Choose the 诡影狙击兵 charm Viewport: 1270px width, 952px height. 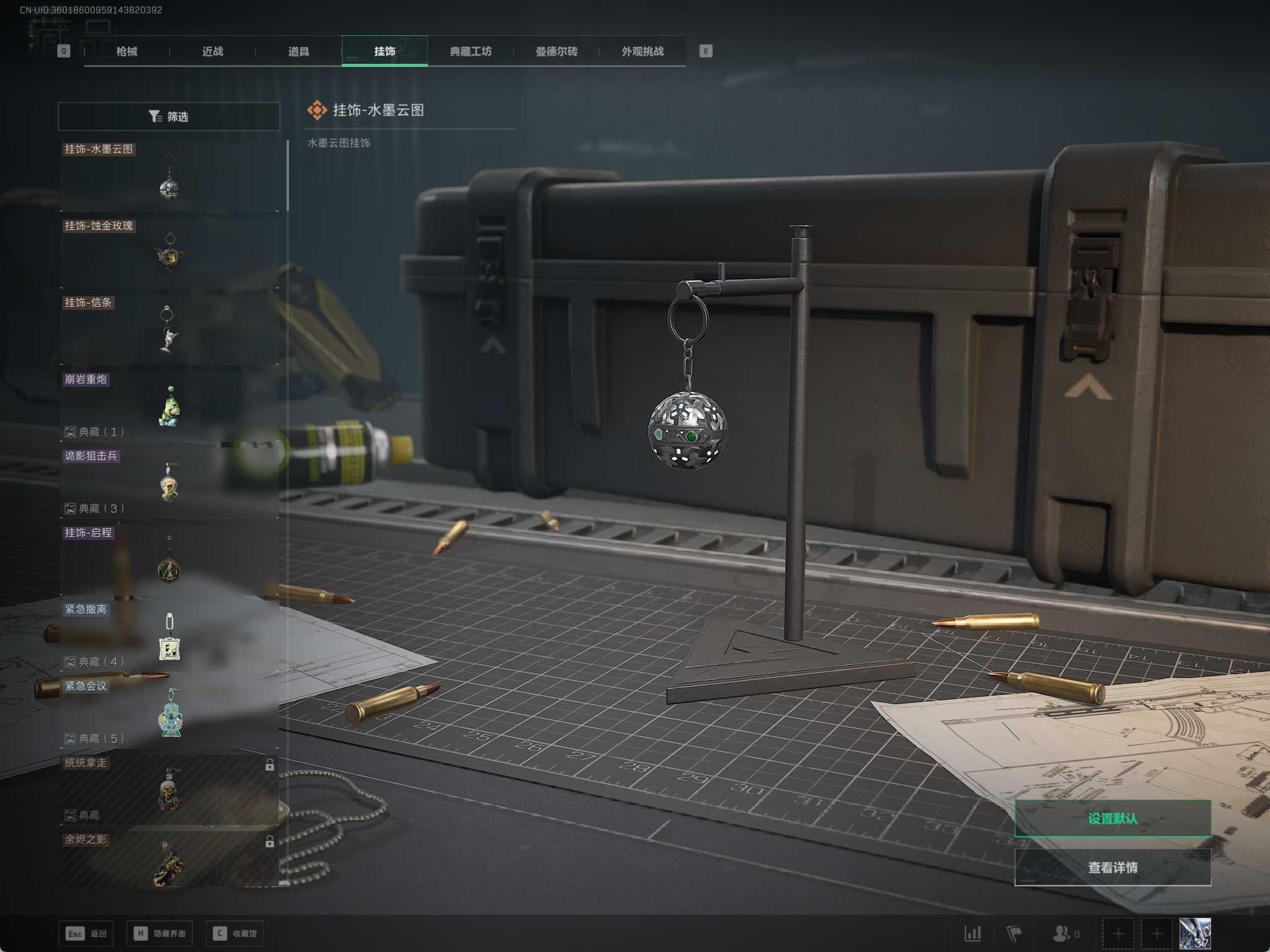coord(169,483)
